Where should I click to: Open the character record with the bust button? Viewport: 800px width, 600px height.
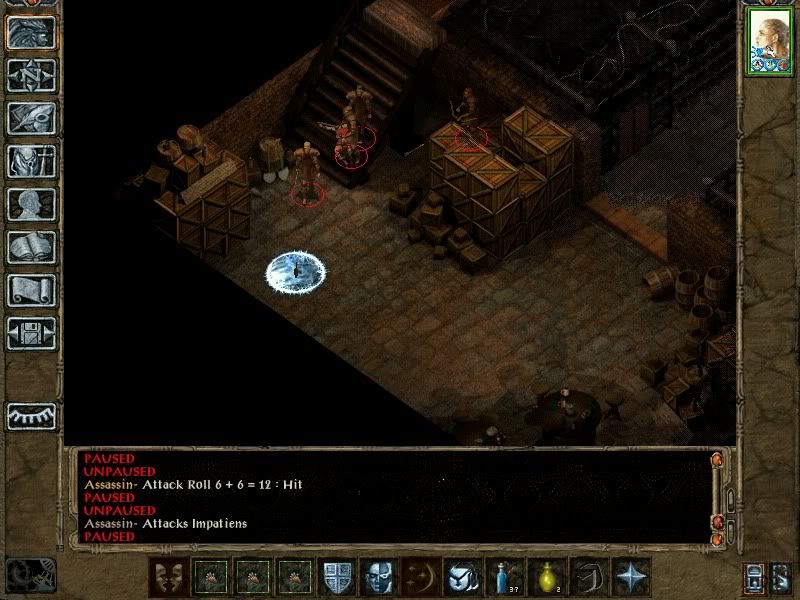31,204
